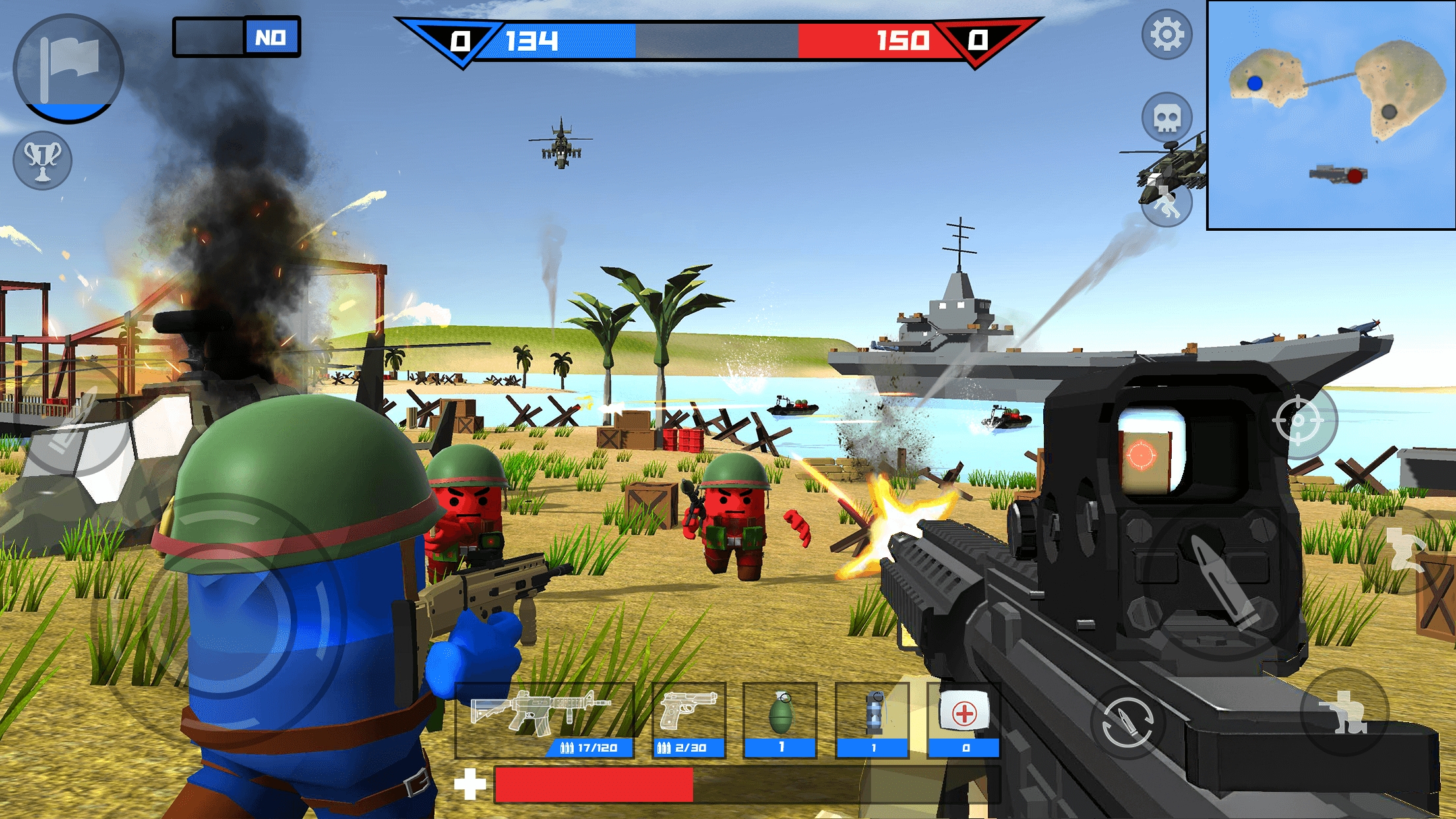The image size is (1456, 819).
Task: Choose the blue smoke grenade slot
Action: tap(872, 720)
